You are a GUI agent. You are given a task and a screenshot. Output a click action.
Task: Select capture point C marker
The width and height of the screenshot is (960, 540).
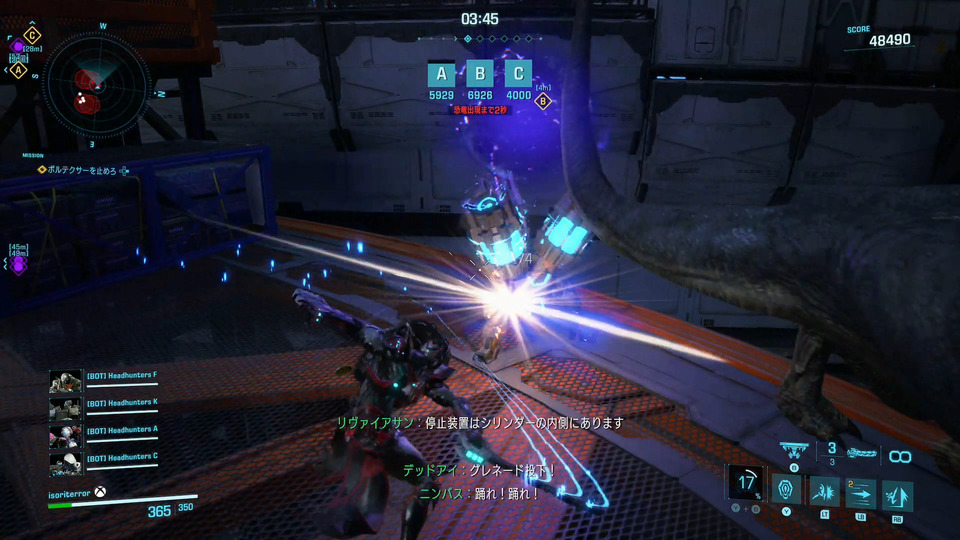[x=518, y=73]
